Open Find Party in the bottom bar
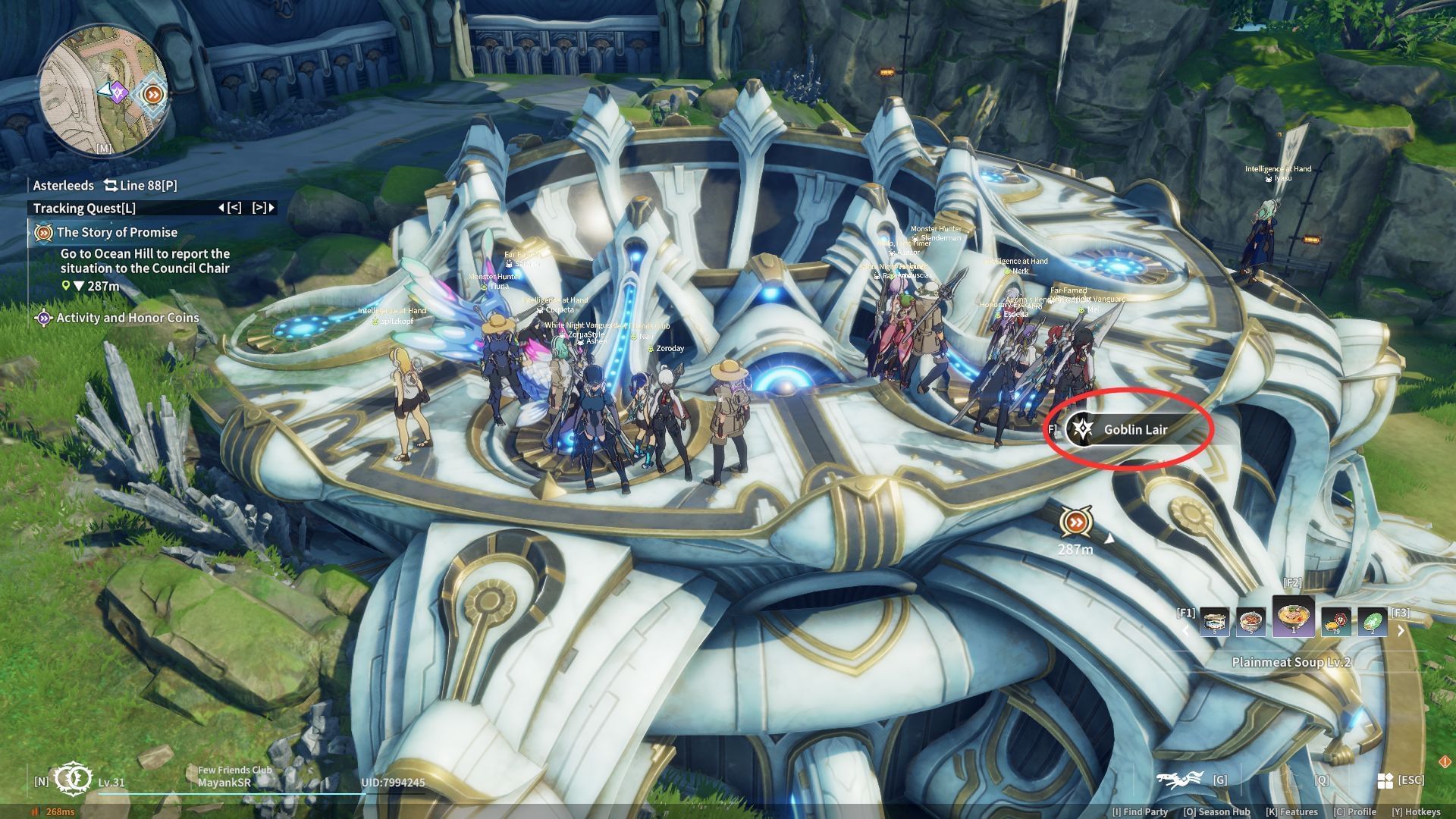Screen dimensions: 1456x819 [x=1140, y=812]
